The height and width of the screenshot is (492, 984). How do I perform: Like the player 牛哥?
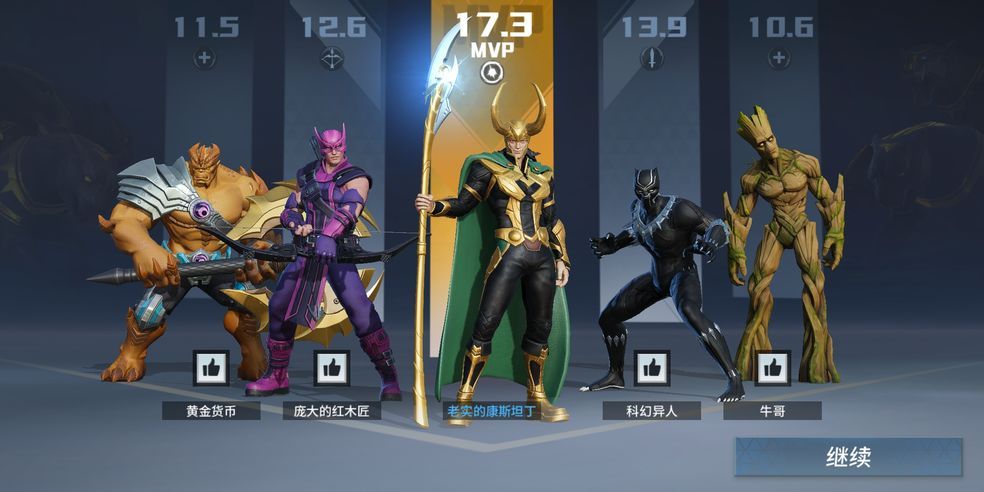tap(772, 368)
